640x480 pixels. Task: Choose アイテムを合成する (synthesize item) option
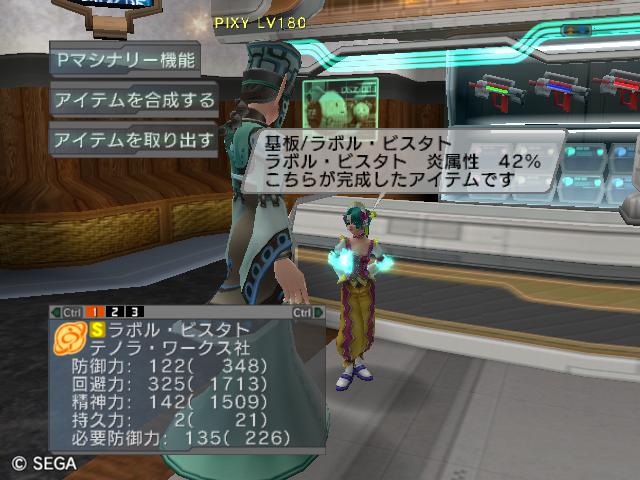tap(133, 100)
